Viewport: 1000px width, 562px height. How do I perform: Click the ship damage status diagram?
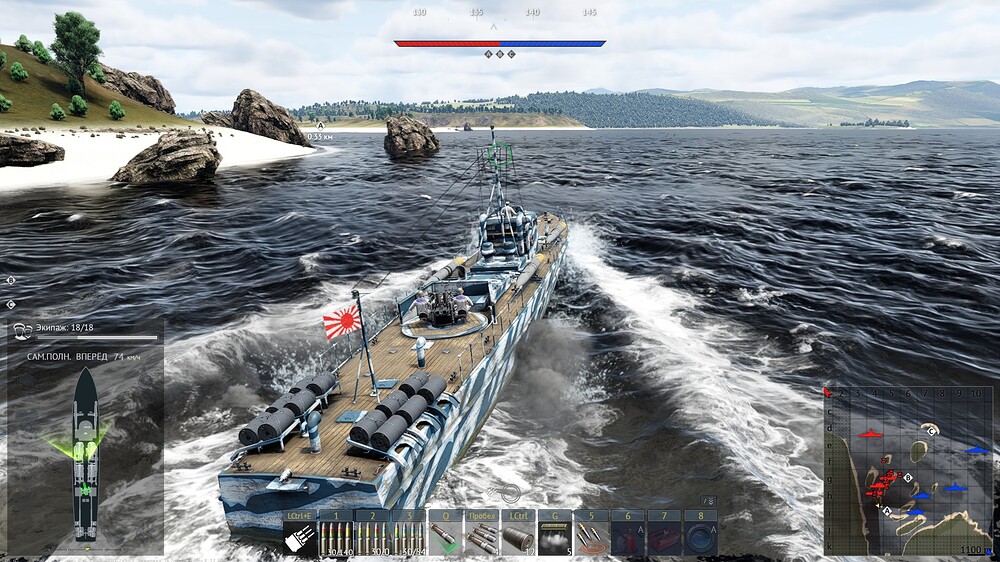pyautogui.click(x=86, y=455)
